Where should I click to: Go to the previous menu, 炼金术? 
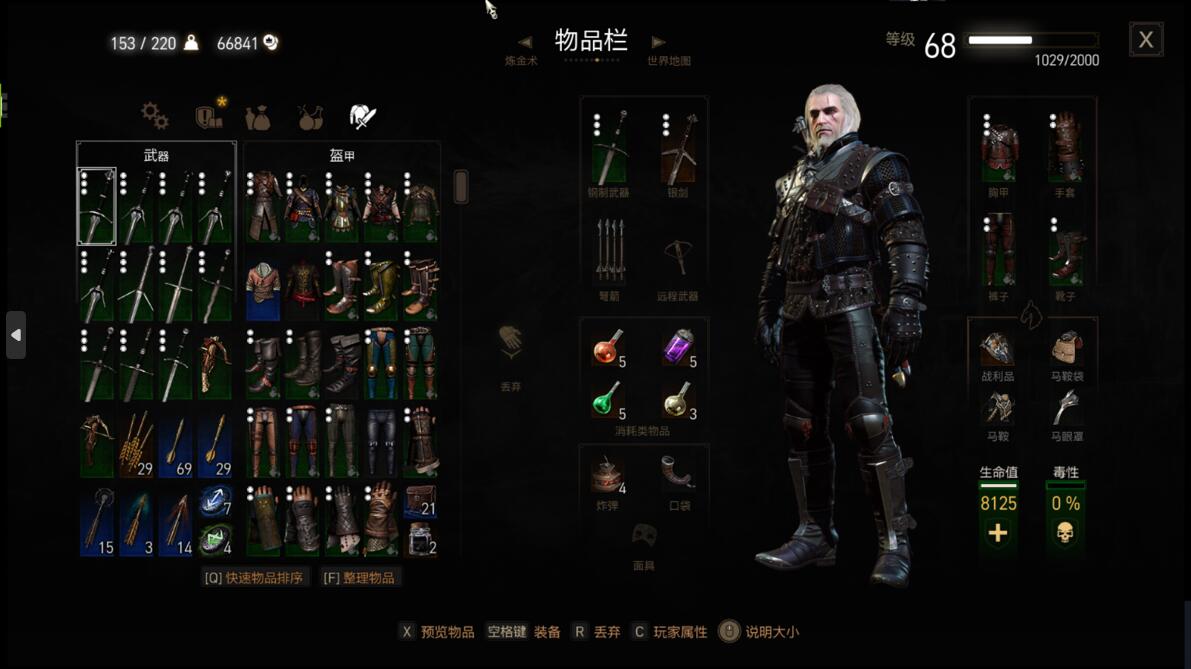click(x=524, y=43)
